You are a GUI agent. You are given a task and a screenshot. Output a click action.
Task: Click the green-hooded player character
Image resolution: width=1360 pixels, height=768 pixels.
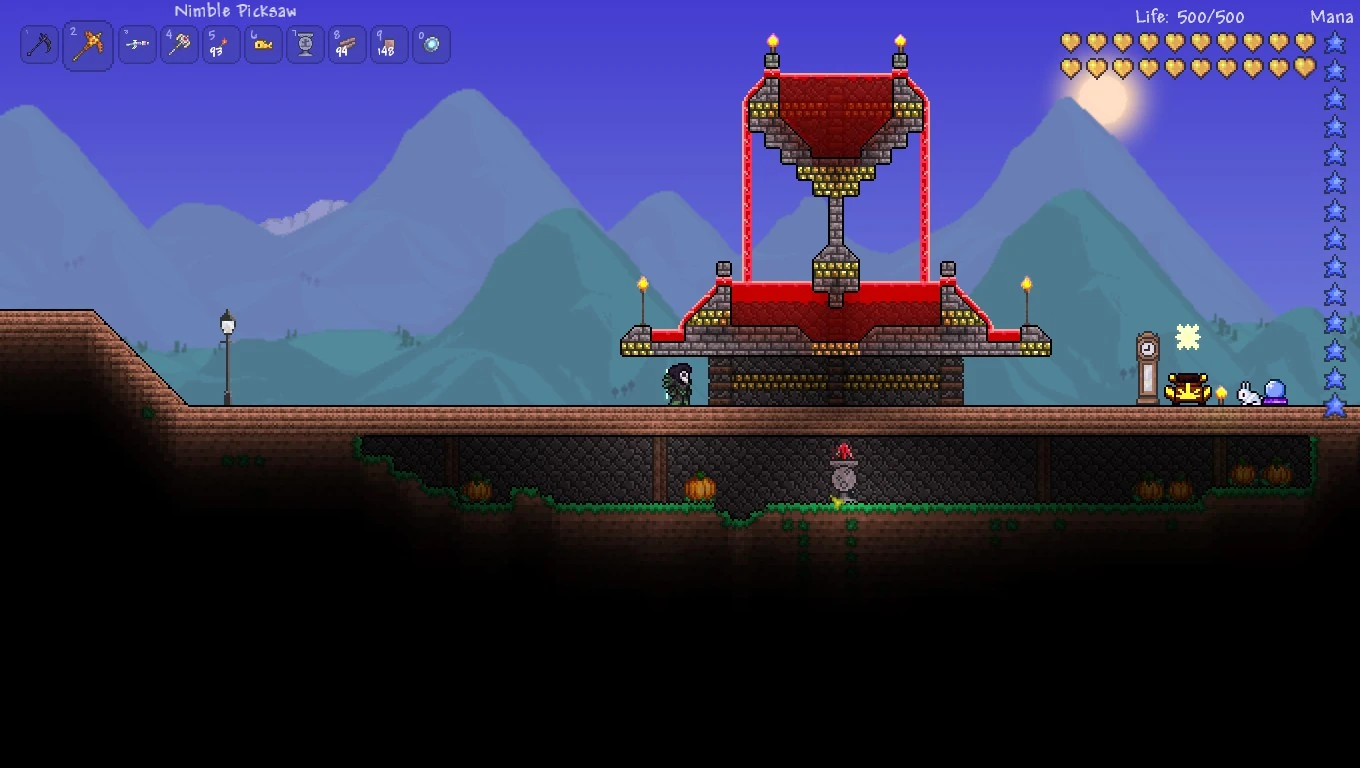676,385
